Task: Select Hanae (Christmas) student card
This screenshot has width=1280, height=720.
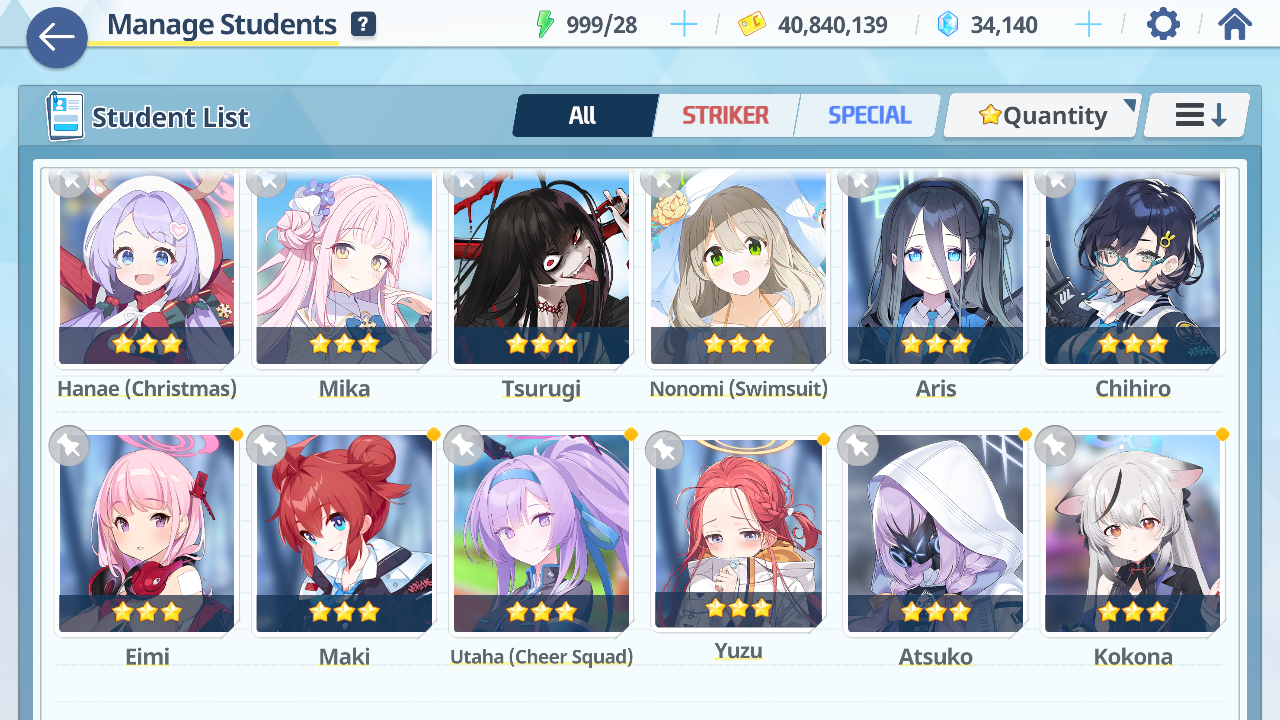Action: tap(147, 268)
